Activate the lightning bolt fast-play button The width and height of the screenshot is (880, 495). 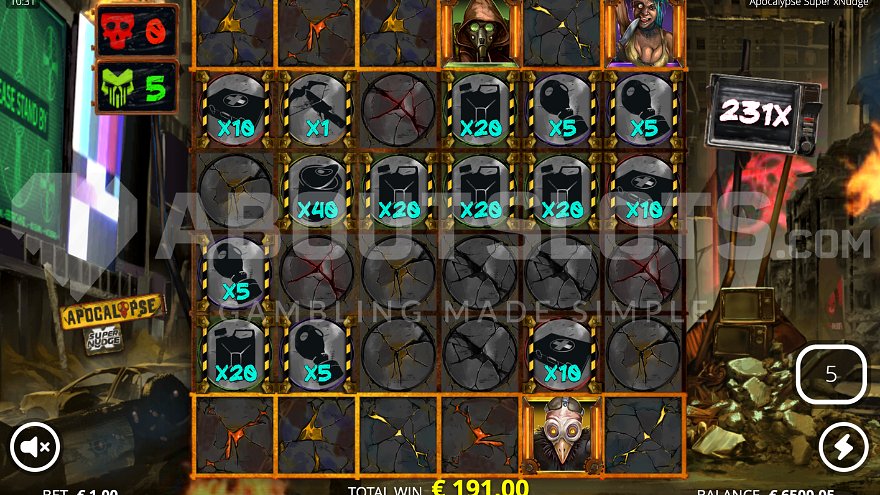[843, 447]
